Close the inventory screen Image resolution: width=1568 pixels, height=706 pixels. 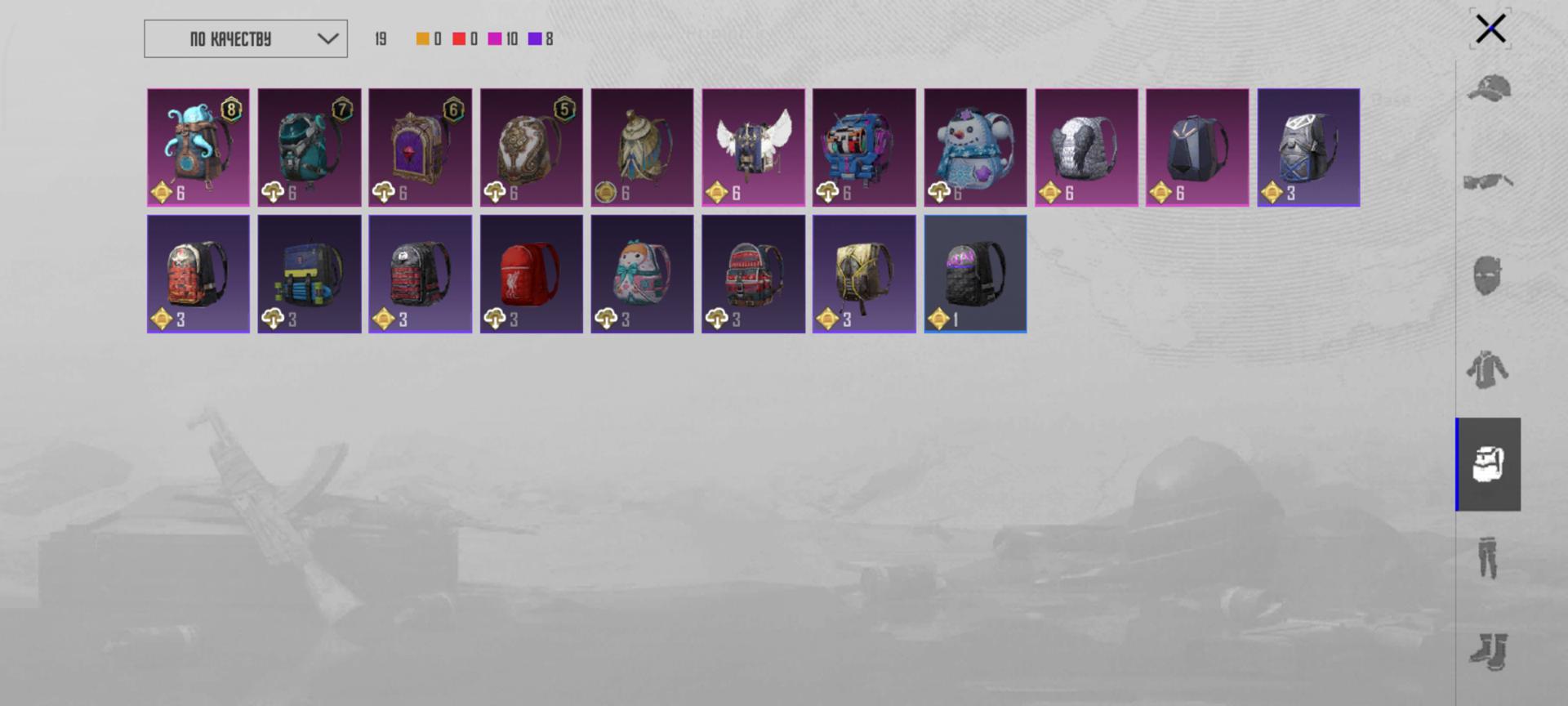[x=1490, y=29]
